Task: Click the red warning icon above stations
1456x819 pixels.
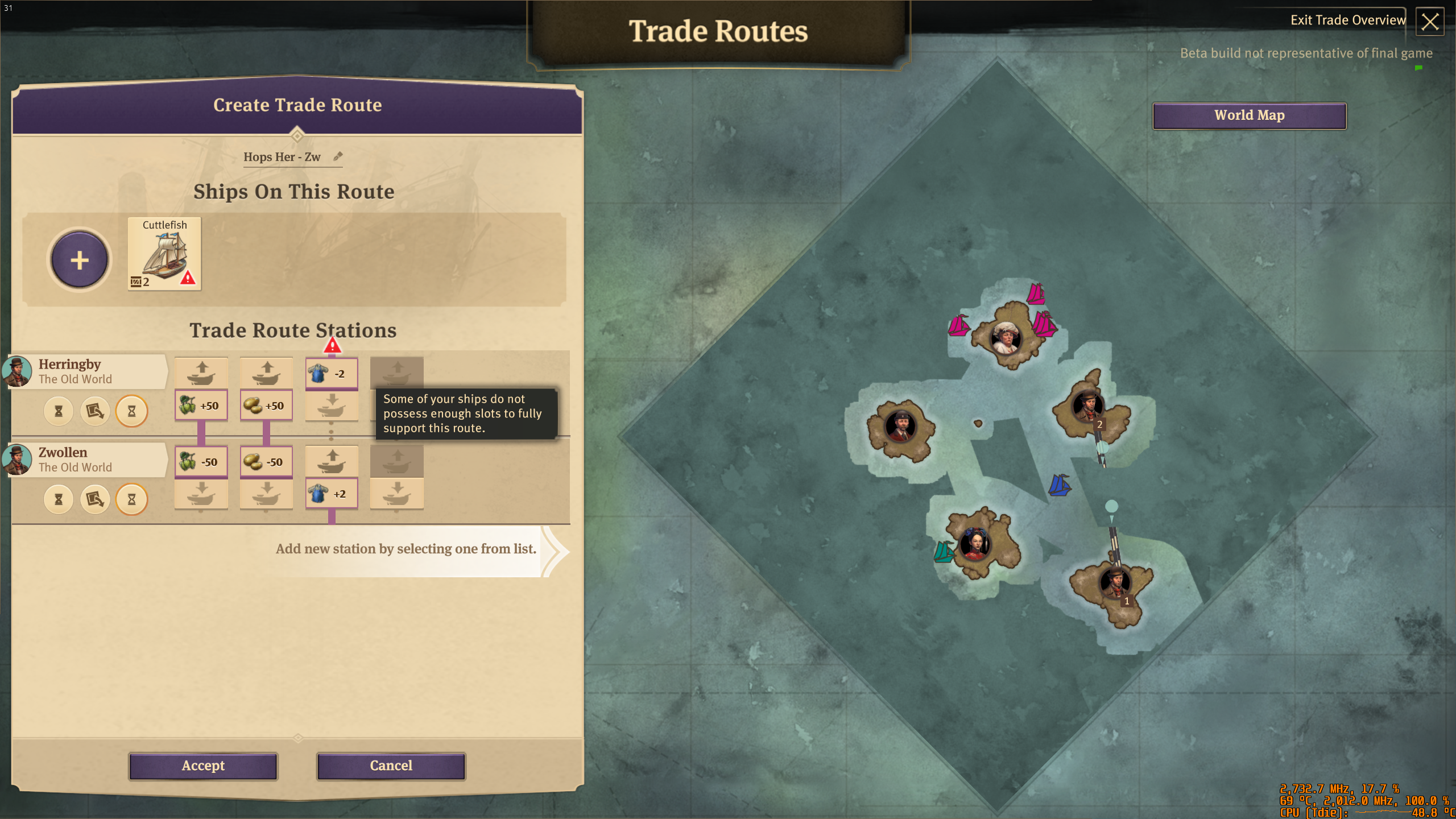Action: [x=332, y=345]
